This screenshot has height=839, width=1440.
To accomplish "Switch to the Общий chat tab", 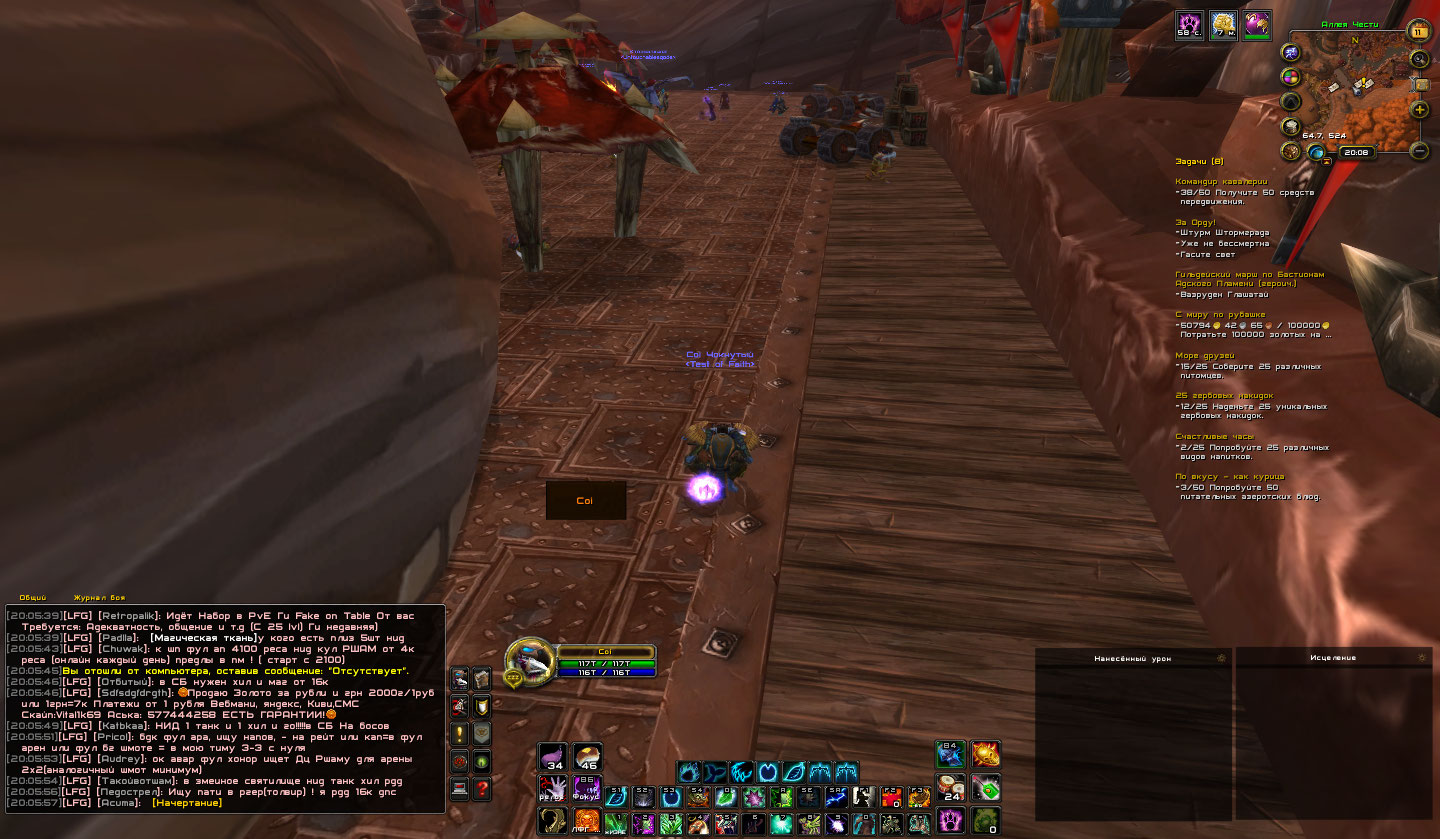I will 33,597.
